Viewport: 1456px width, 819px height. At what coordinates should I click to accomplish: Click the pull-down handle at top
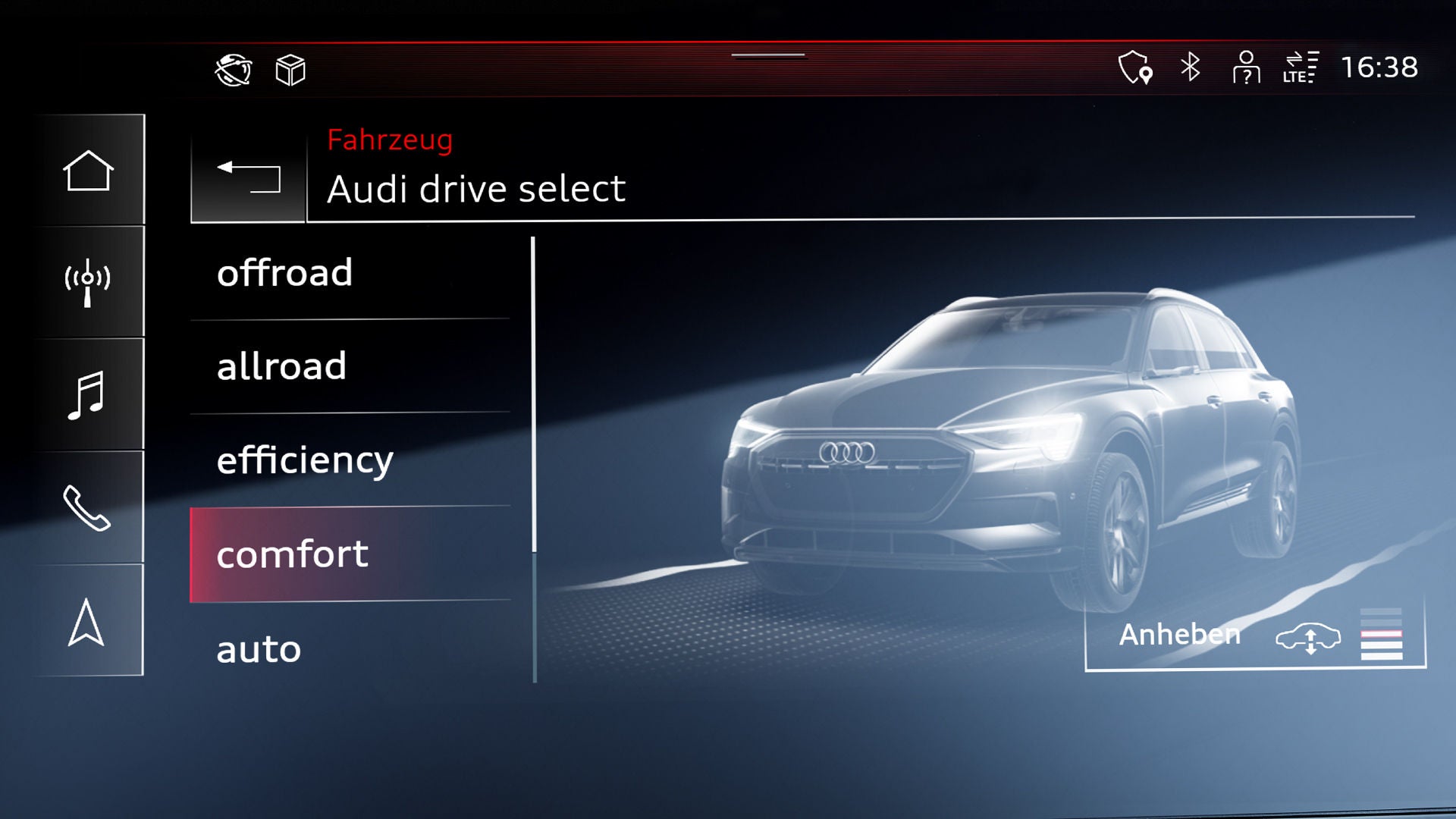click(767, 55)
